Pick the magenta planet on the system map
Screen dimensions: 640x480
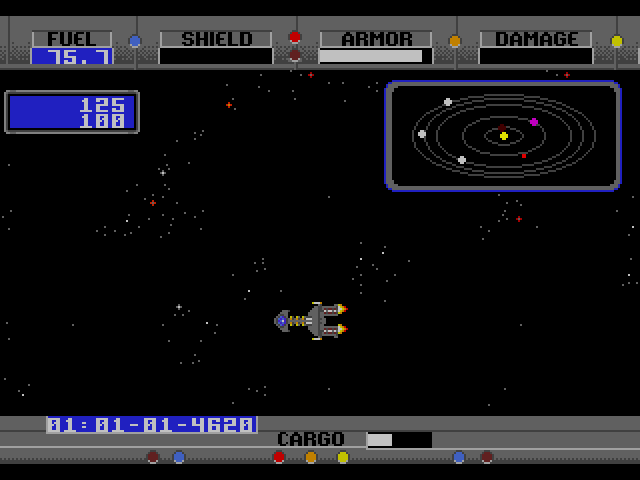click(x=534, y=122)
